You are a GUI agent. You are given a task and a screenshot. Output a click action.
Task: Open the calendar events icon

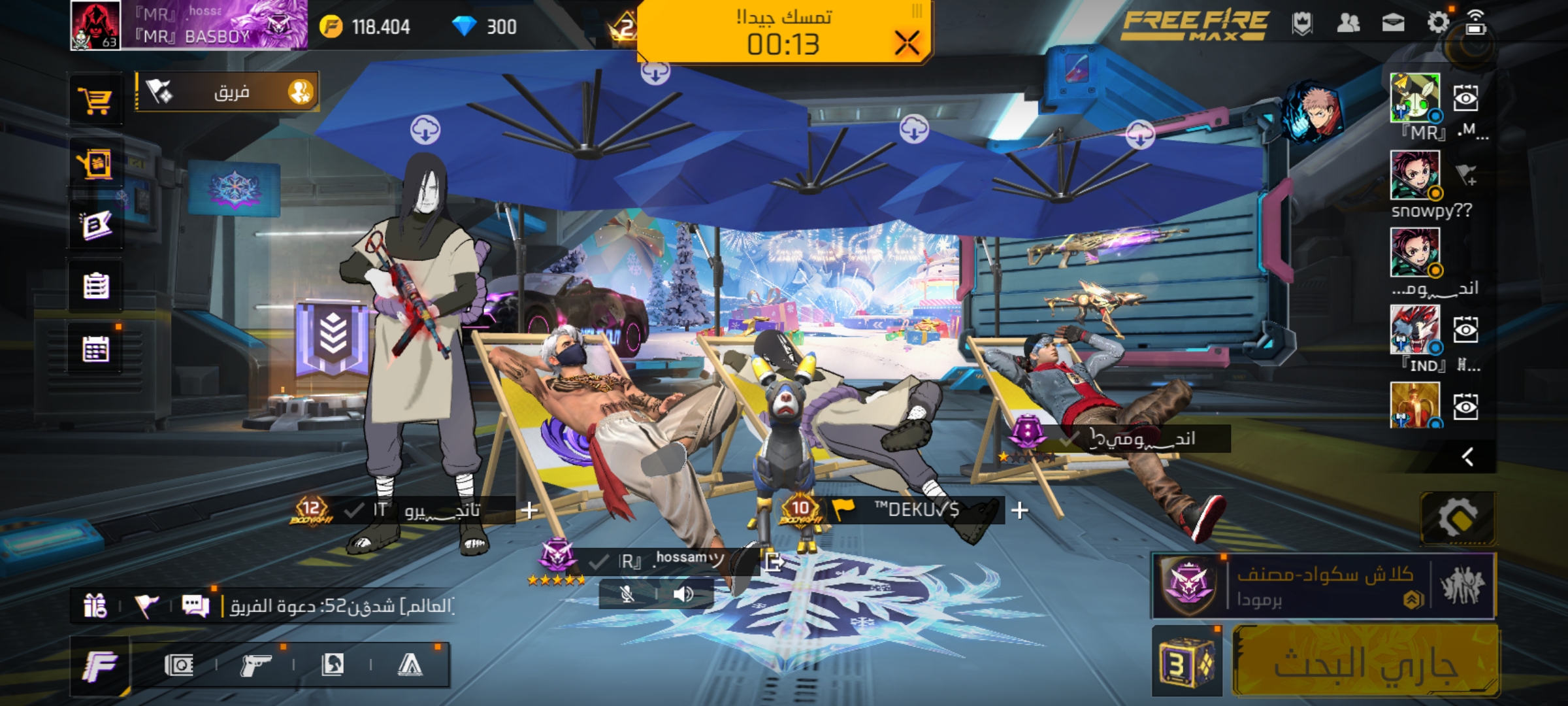coord(96,349)
